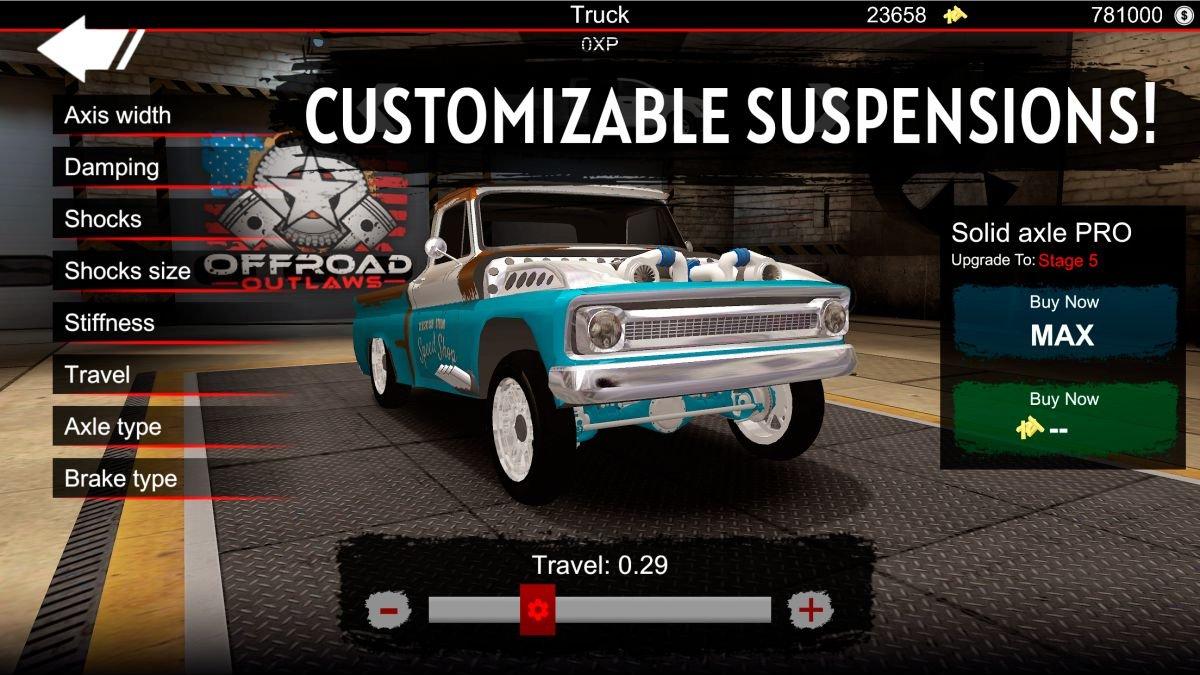Select the Damping option
This screenshot has height=675, width=1200.
pos(112,168)
